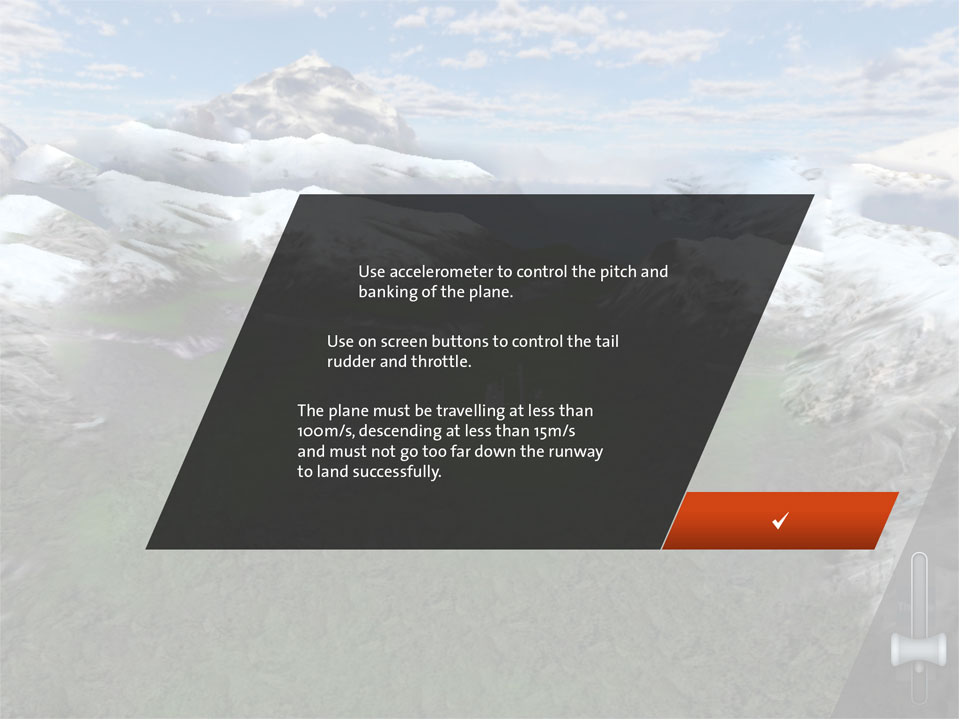Click the throttle slider handle
Viewport: 960px width, 720px height.
(x=919, y=650)
